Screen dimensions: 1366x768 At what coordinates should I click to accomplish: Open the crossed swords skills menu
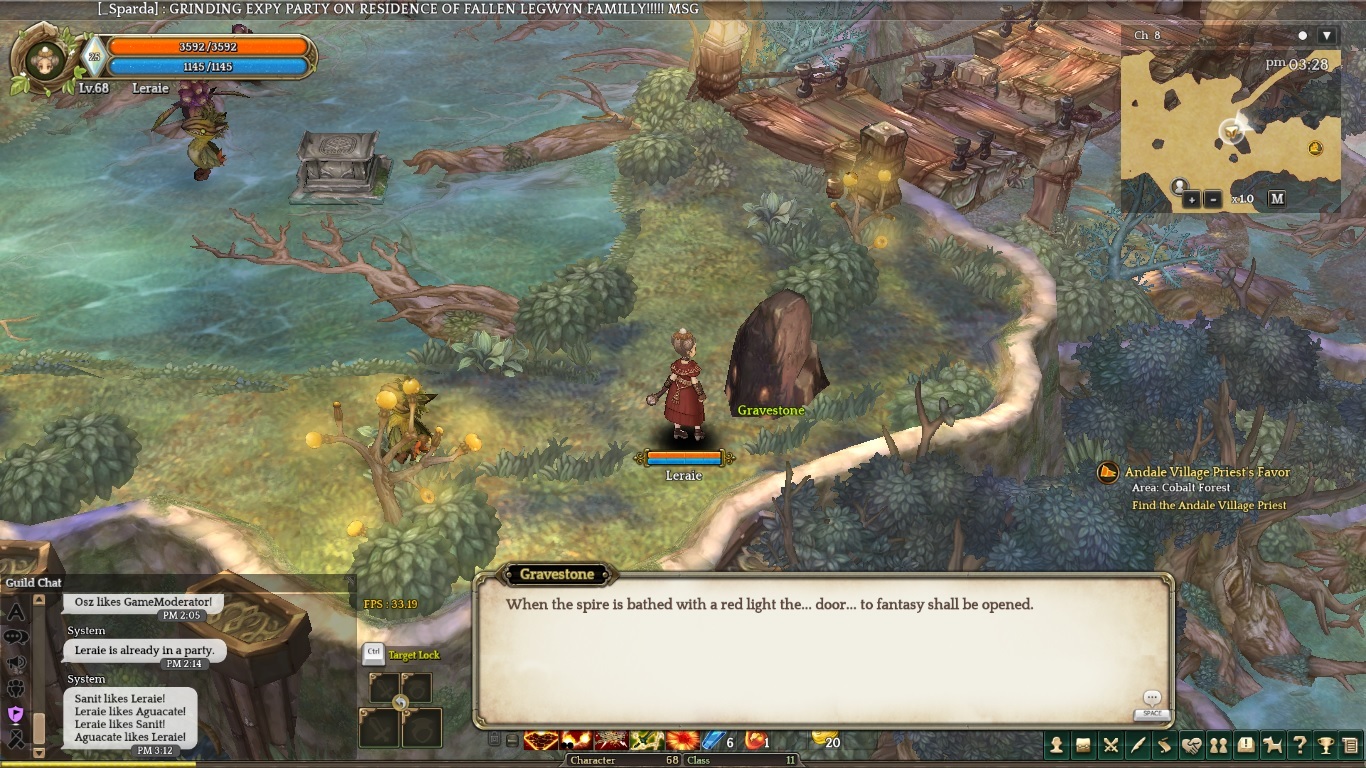(1110, 745)
